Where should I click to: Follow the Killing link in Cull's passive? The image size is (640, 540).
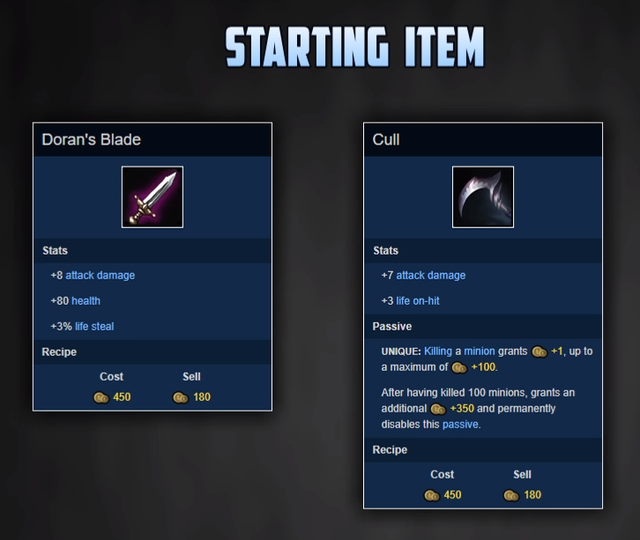click(438, 351)
